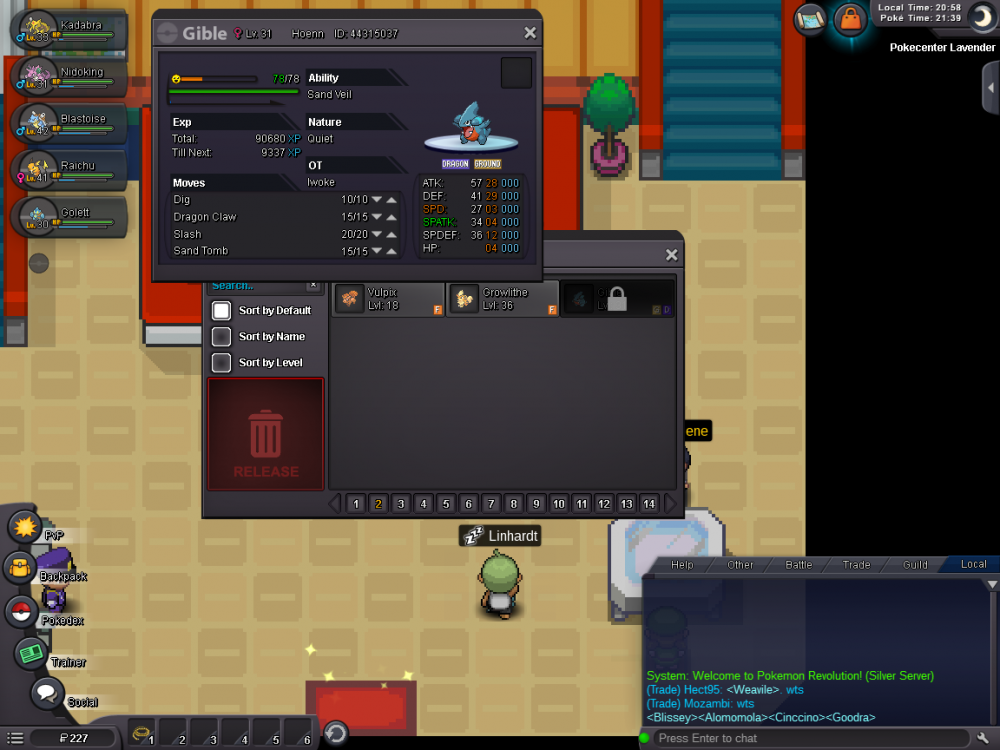Screen dimensions: 1000x750
Task: Choose Raichu from the party list
Action: click(x=68, y=169)
